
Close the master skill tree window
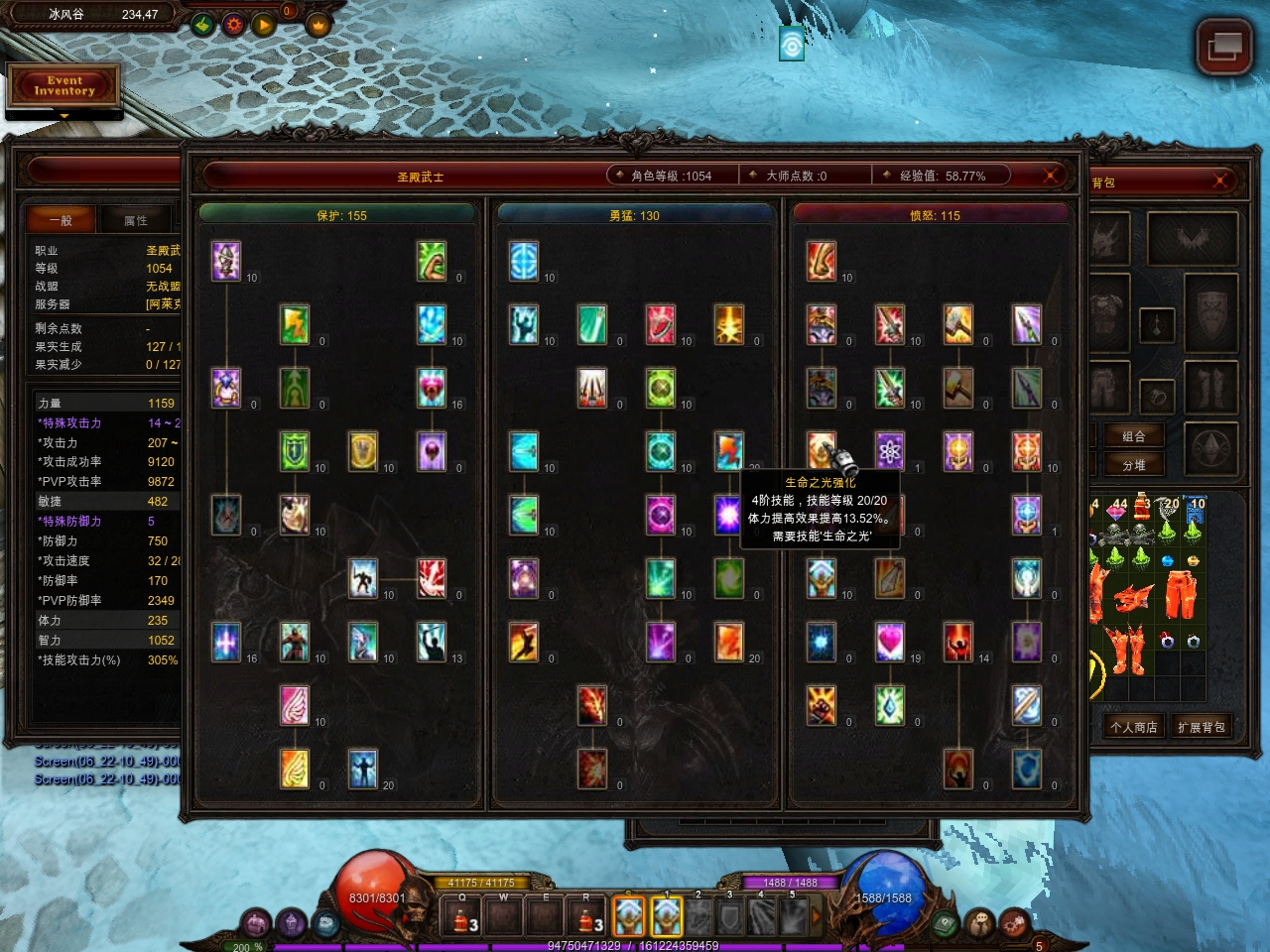tap(1050, 176)
